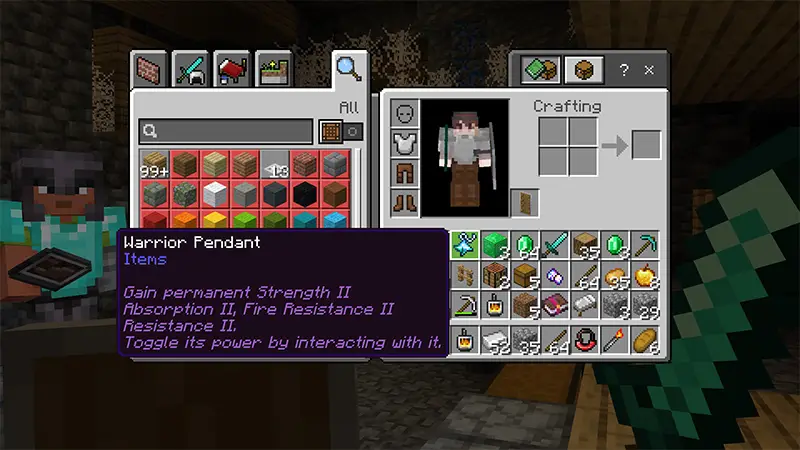Select the white block in the creative list

pos(214,191)
